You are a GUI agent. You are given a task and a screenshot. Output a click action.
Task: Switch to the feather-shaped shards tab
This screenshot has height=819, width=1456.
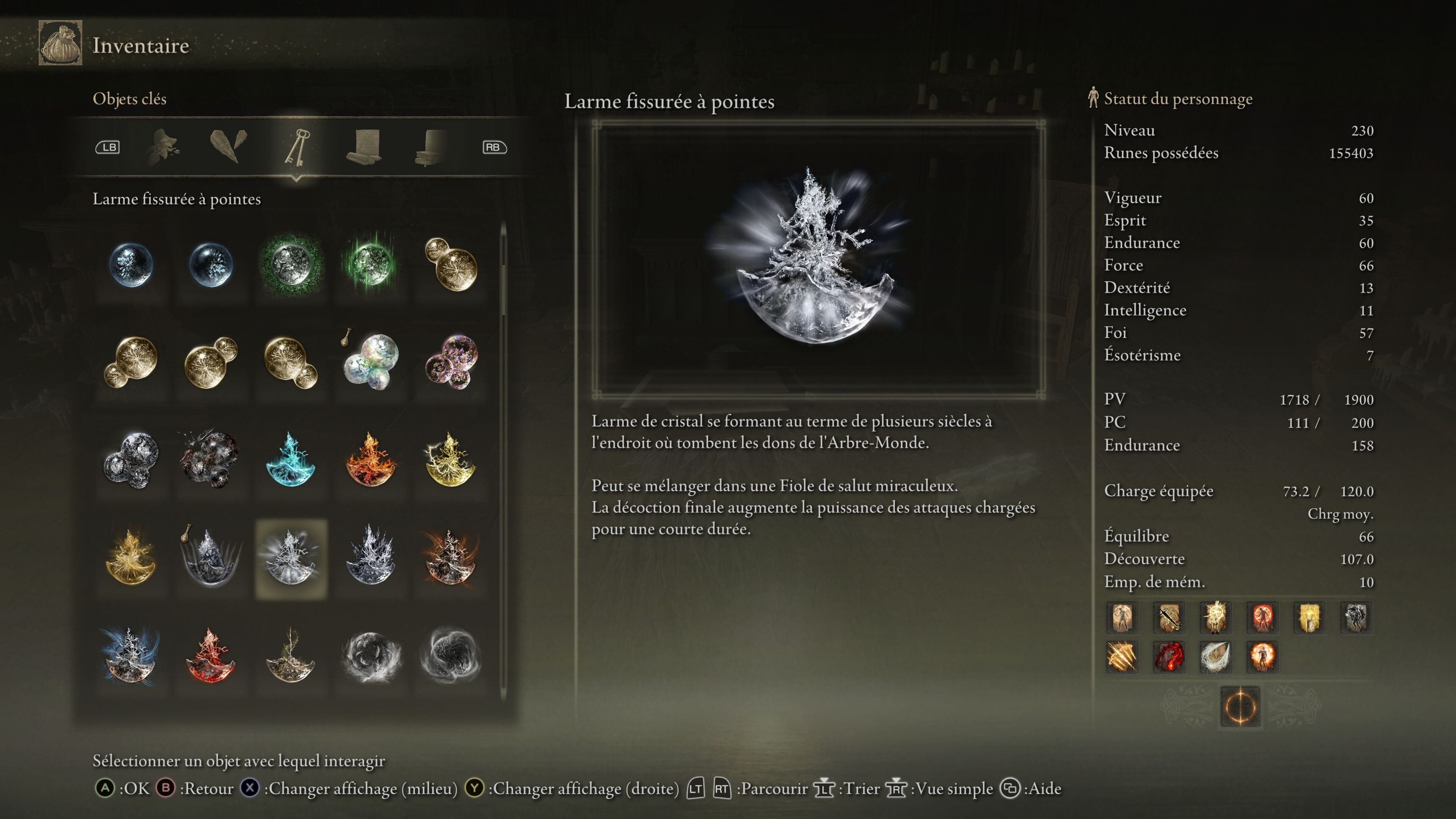pos(228,146)
